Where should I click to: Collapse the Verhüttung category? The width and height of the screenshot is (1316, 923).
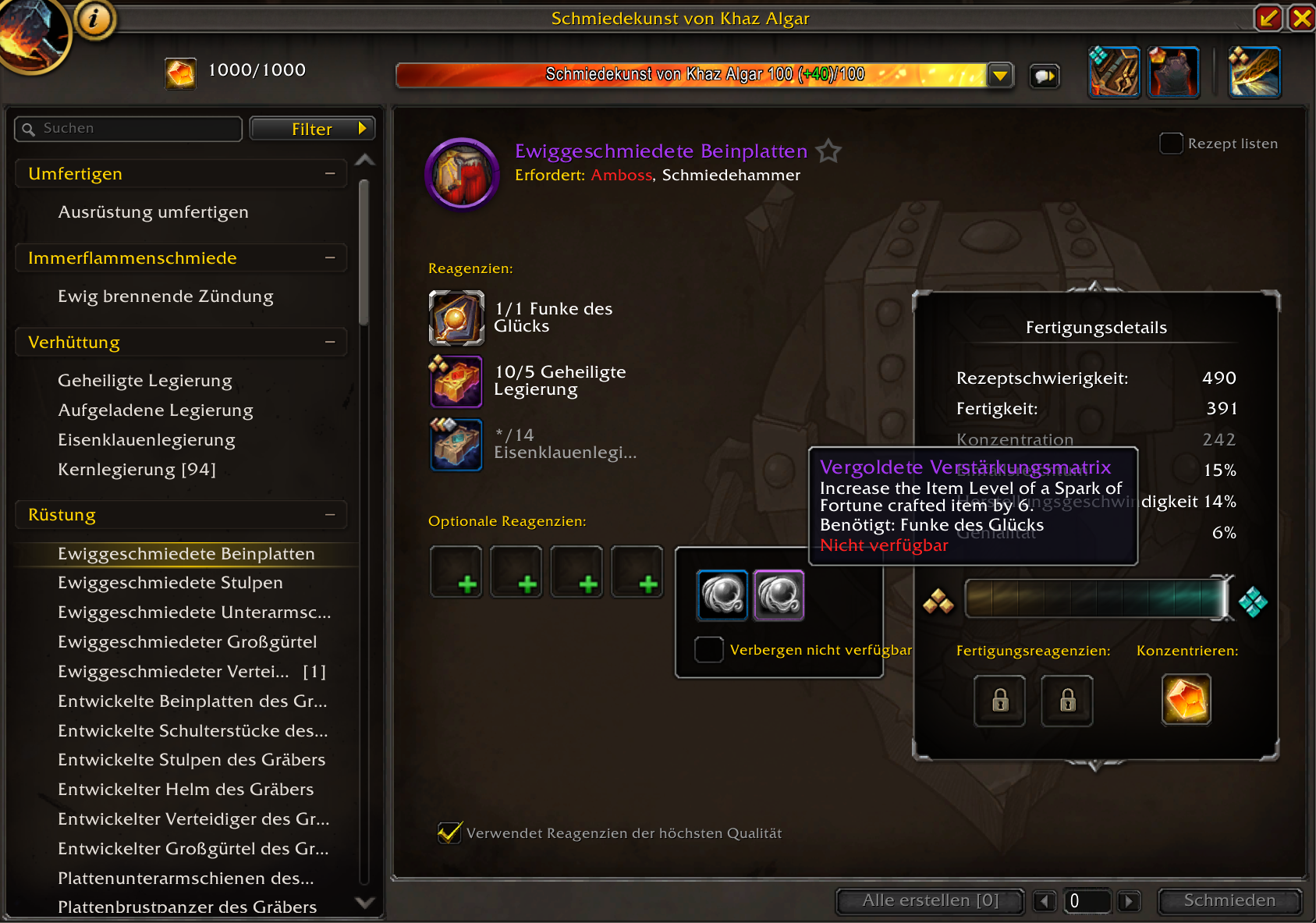click(330, 343)
